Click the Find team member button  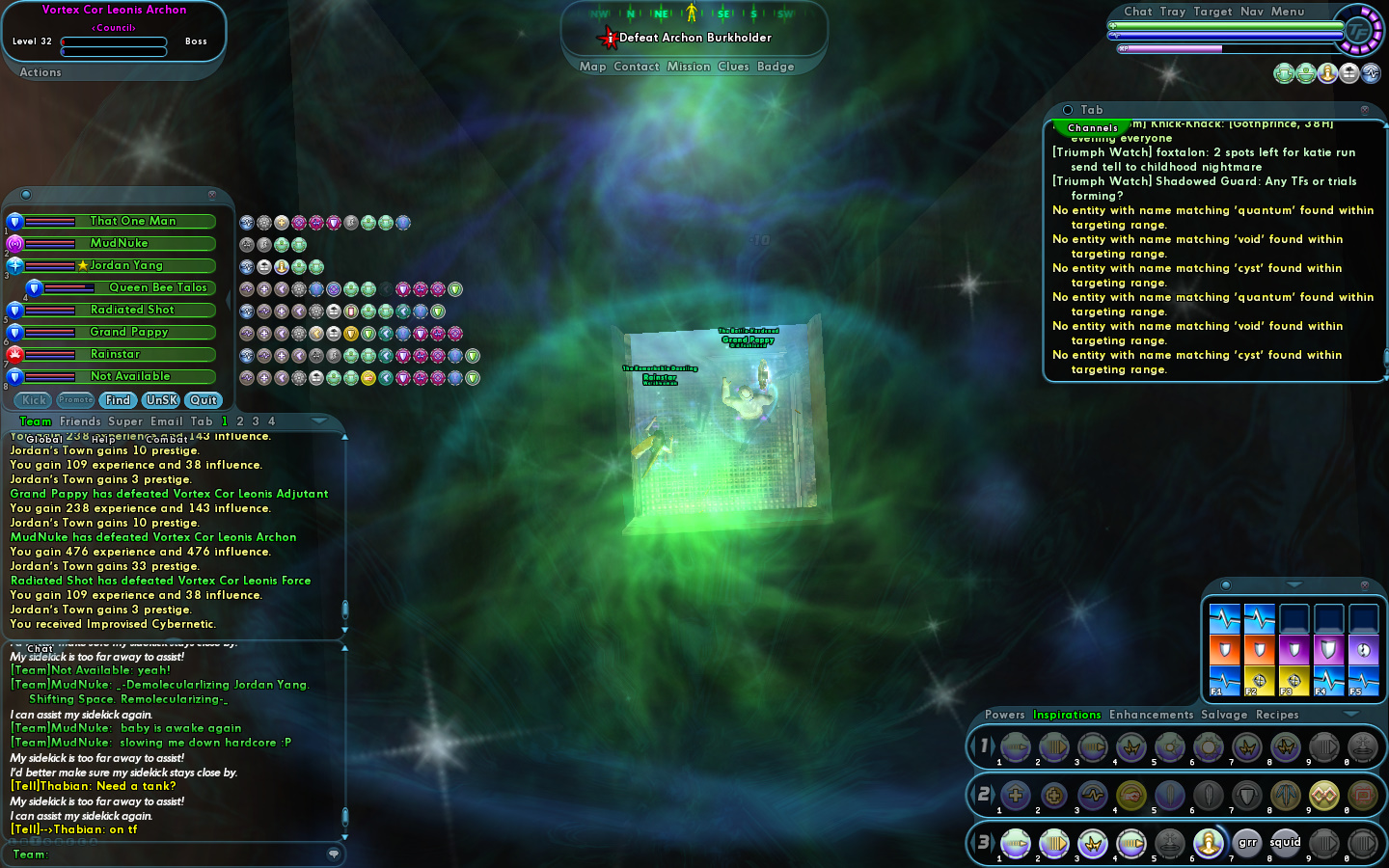point(118,400)
